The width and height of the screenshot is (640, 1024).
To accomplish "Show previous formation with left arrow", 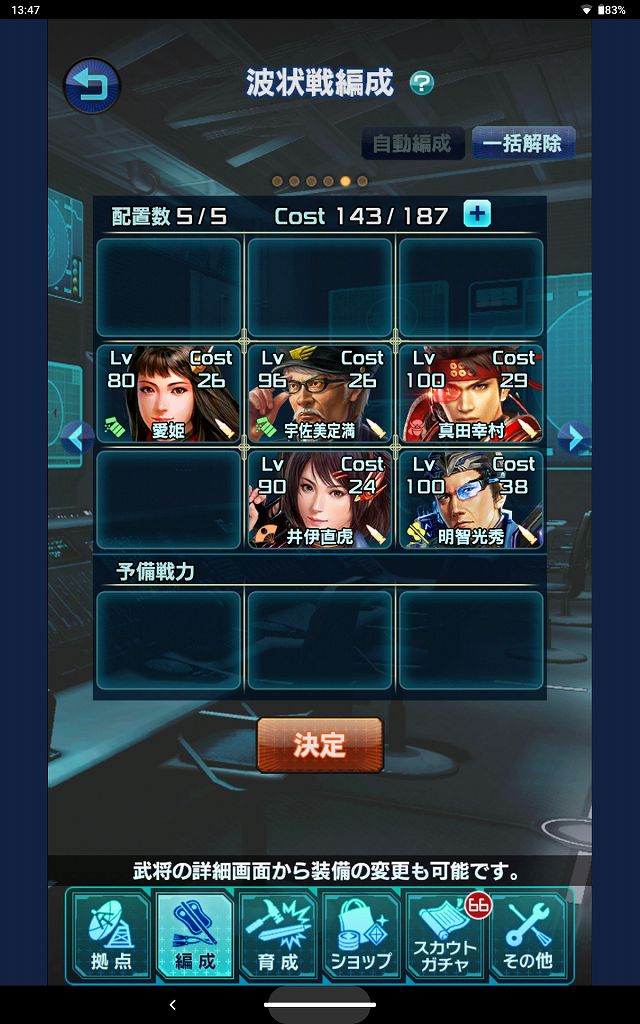I will point(78,436).
